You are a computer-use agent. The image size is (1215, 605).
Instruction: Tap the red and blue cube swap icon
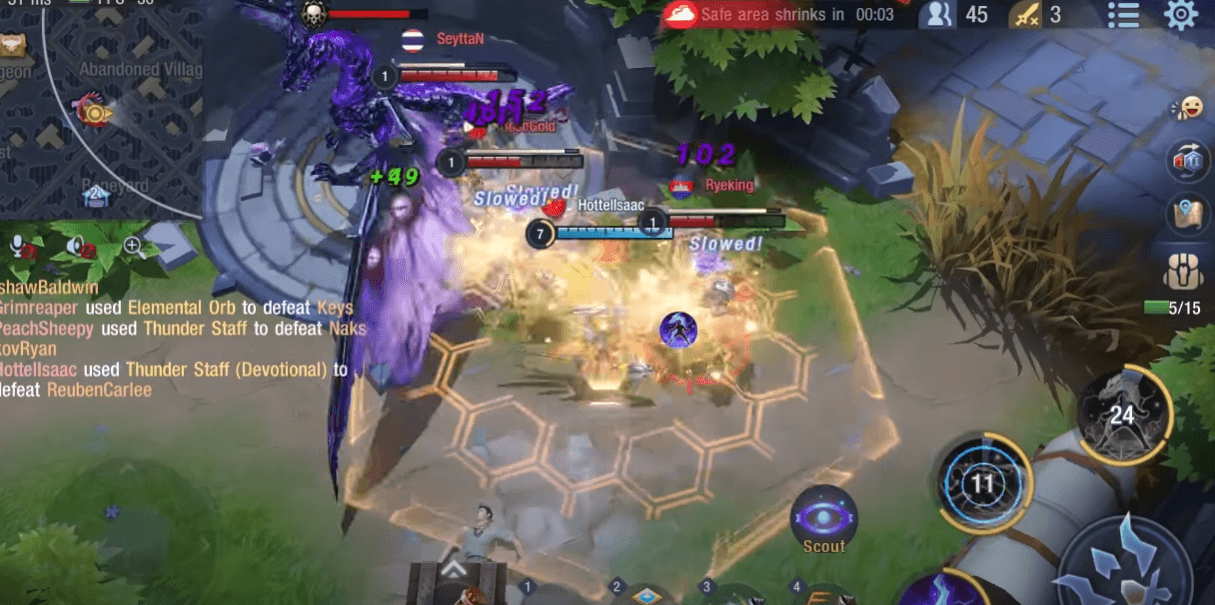pos(1186,160)
